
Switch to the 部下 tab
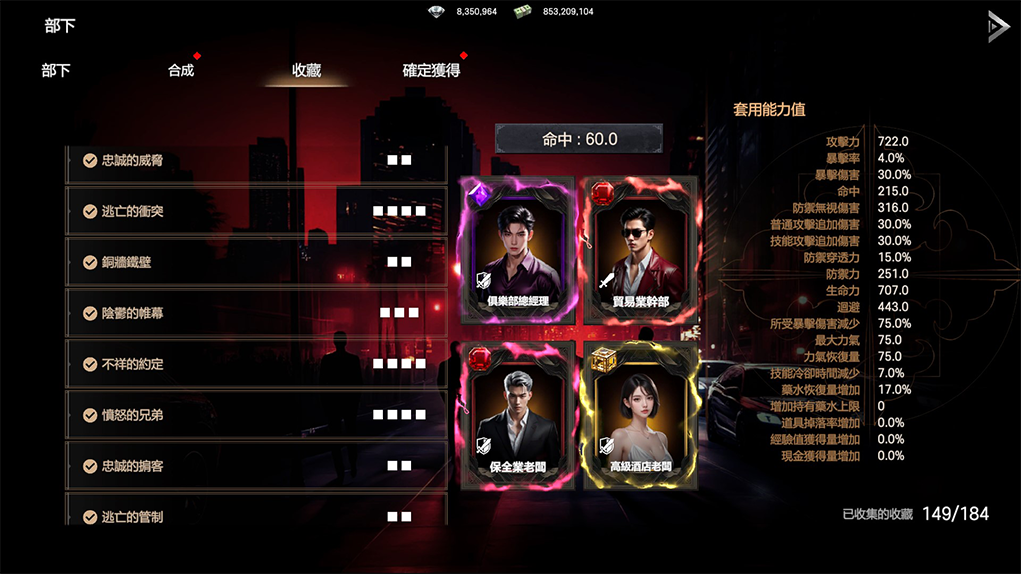[x=56, y=71]
